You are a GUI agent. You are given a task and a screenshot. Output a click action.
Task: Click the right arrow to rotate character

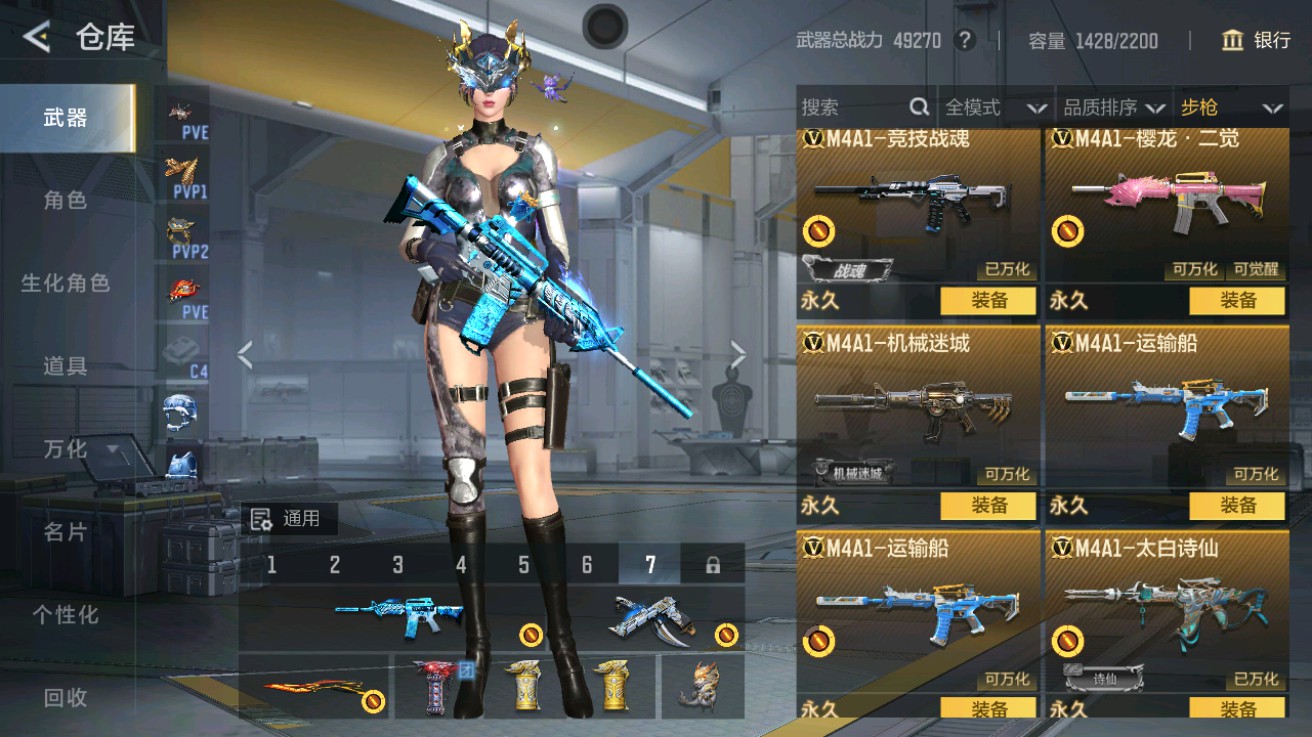(x=738, y=352)
